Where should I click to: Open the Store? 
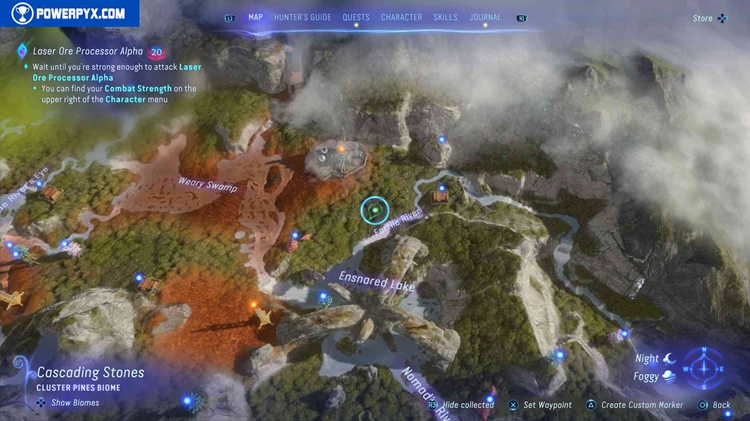point(703,18)
